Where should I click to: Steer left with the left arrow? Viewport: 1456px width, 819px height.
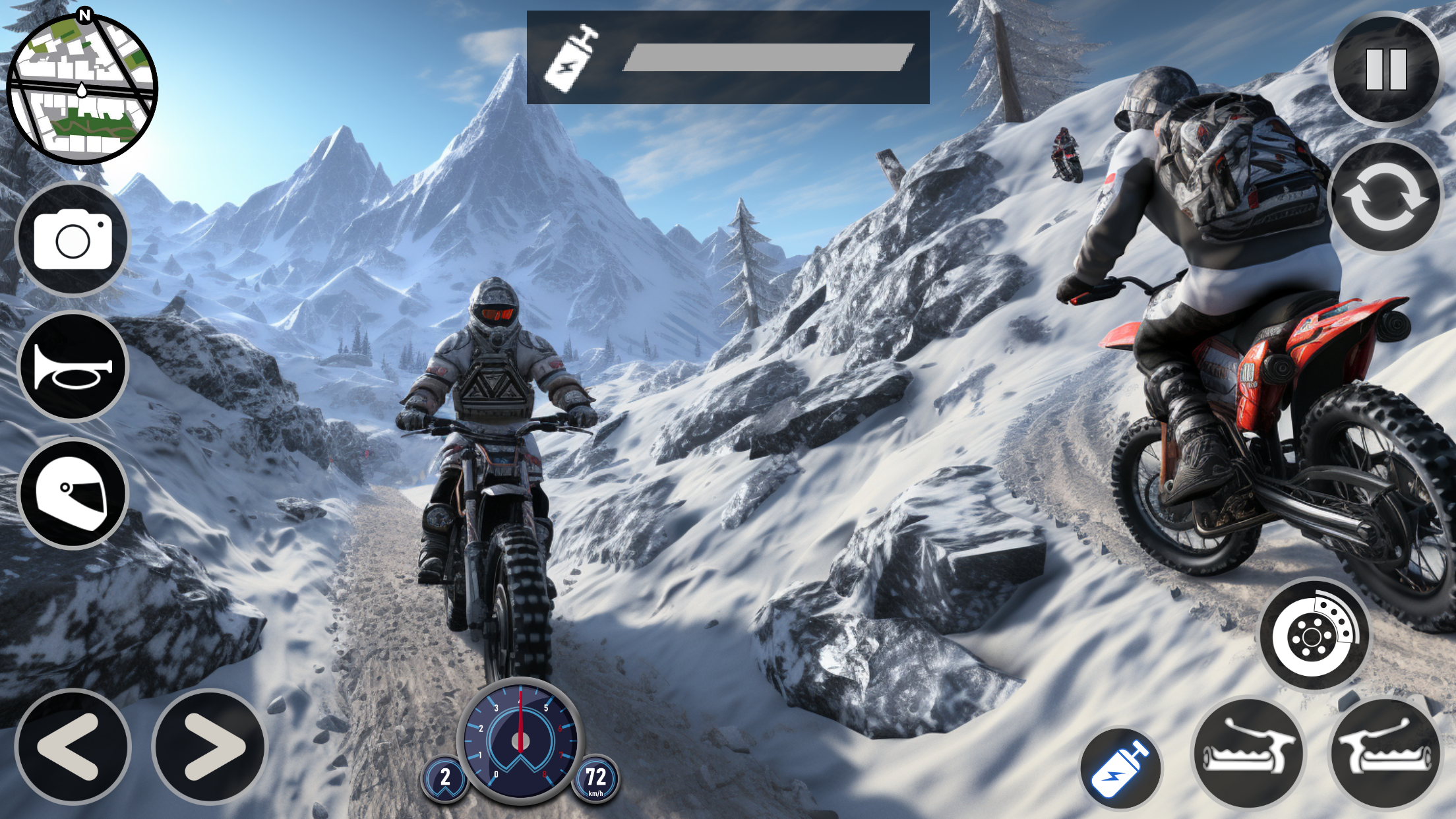73,746
